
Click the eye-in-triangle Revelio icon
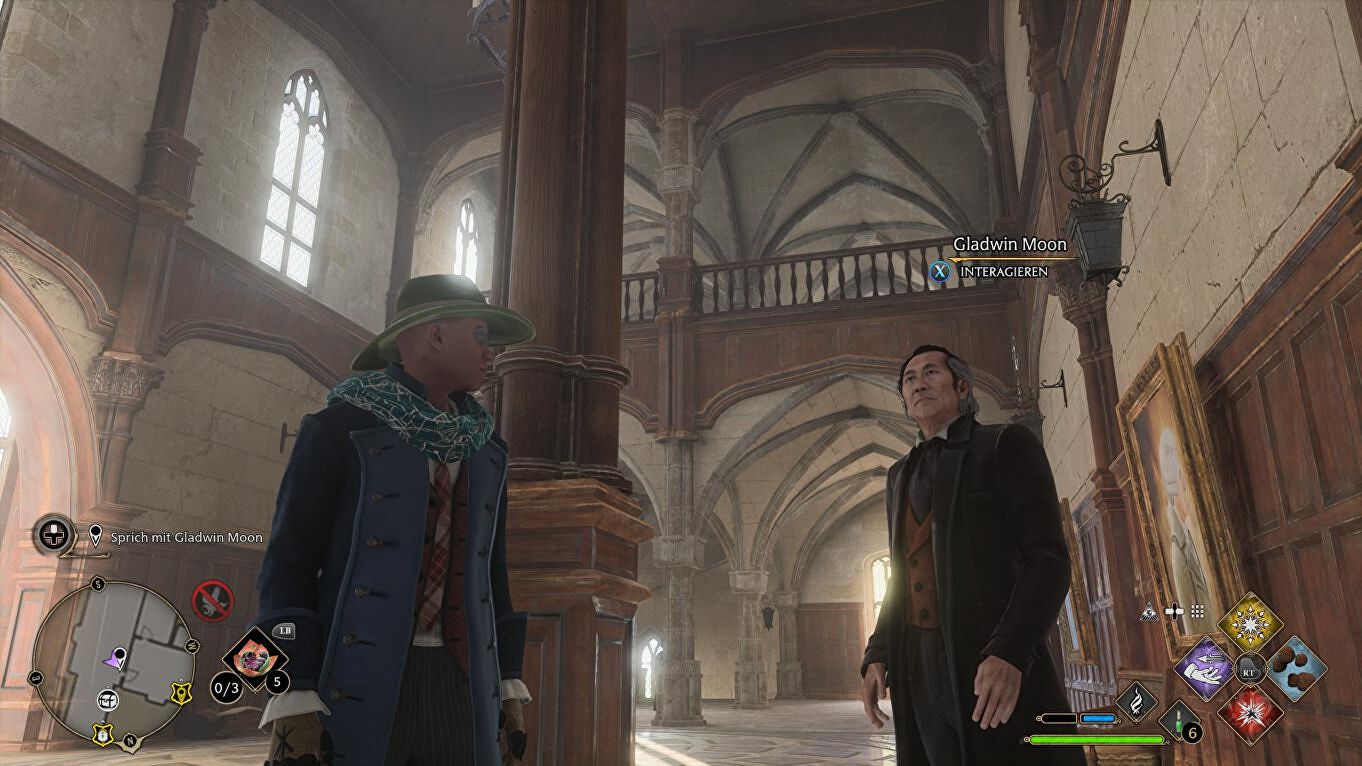click(x=1149, y=612)
